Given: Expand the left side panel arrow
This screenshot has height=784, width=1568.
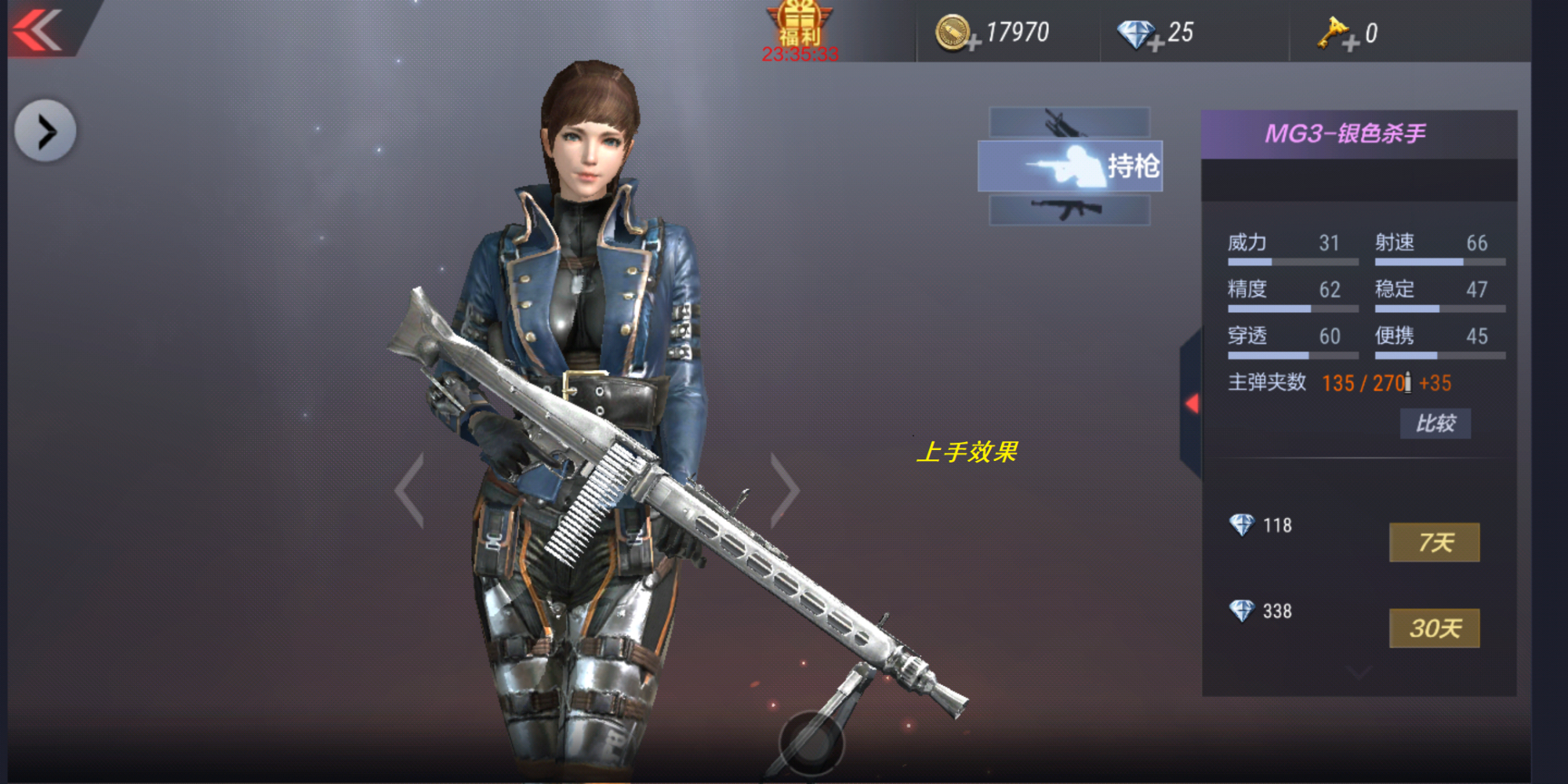Looking at the screenshot, I should (45, 129).
